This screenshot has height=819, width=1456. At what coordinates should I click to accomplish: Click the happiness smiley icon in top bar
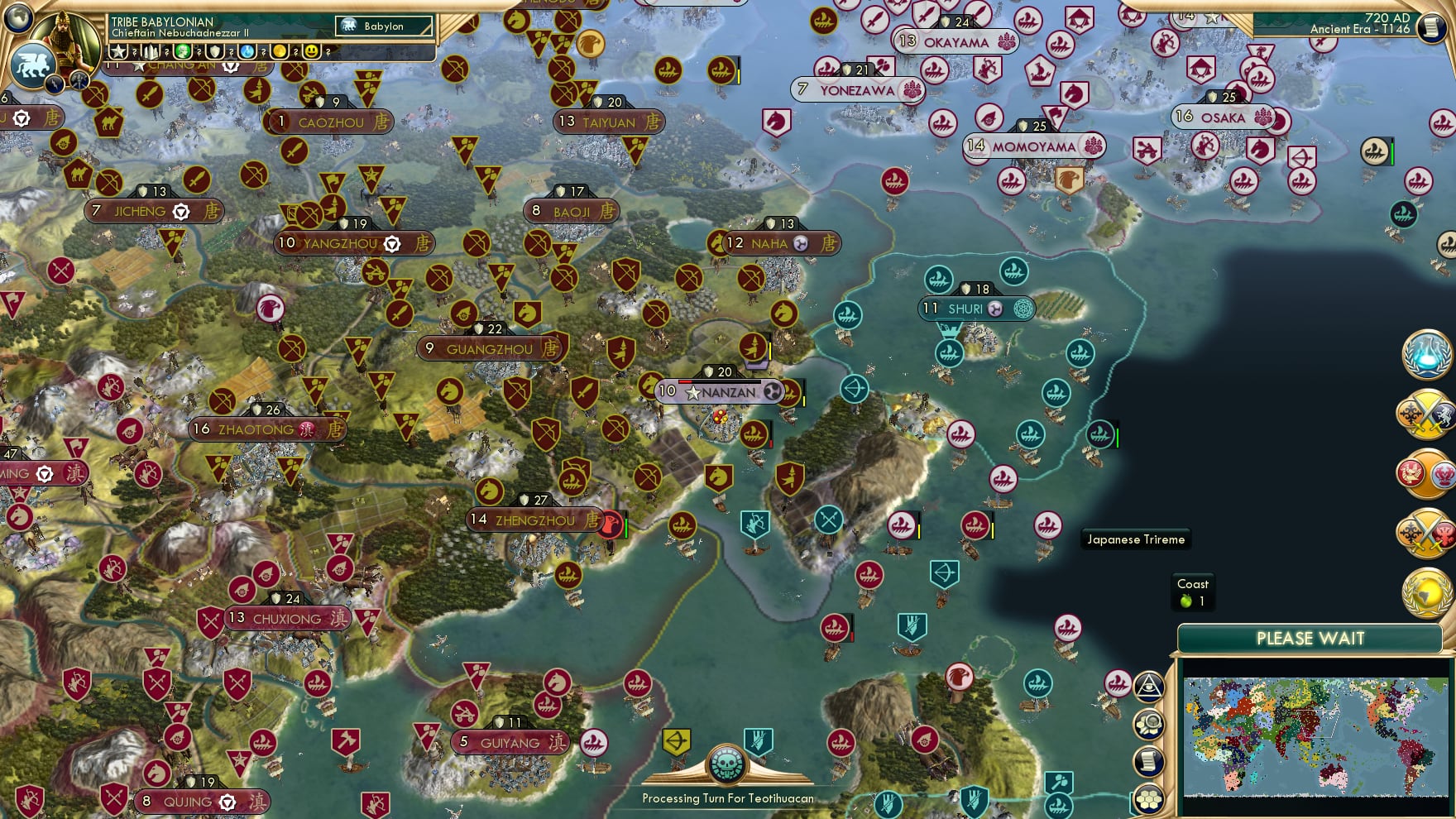pos(313,52)
